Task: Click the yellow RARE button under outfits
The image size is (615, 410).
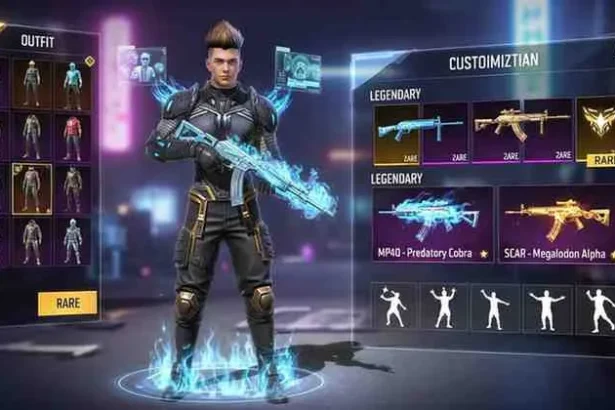Action: coord(68,302)
